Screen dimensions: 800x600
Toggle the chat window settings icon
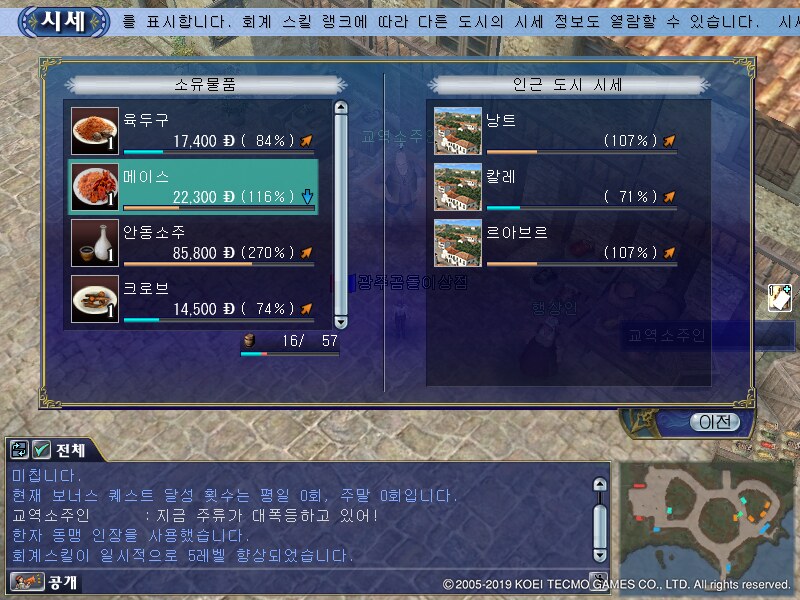[19, 450]
